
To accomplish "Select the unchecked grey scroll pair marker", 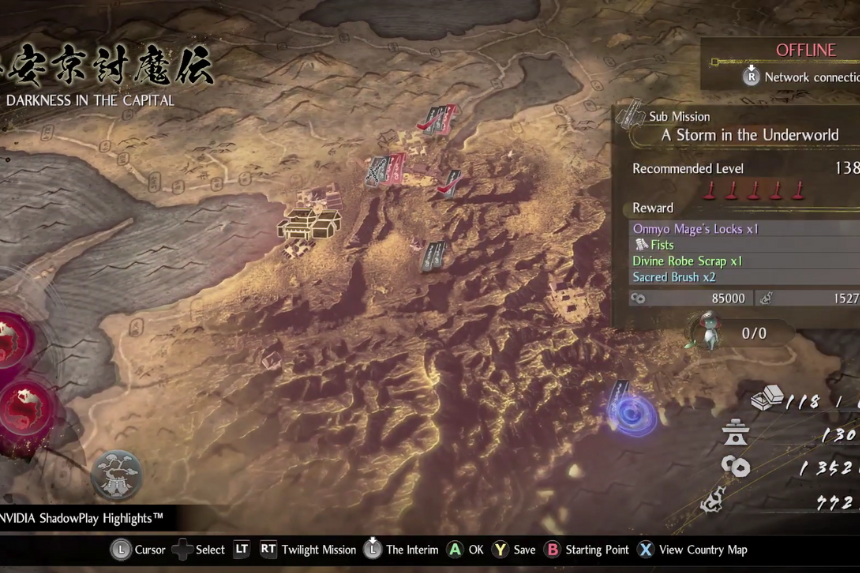I will click(433, 256).
